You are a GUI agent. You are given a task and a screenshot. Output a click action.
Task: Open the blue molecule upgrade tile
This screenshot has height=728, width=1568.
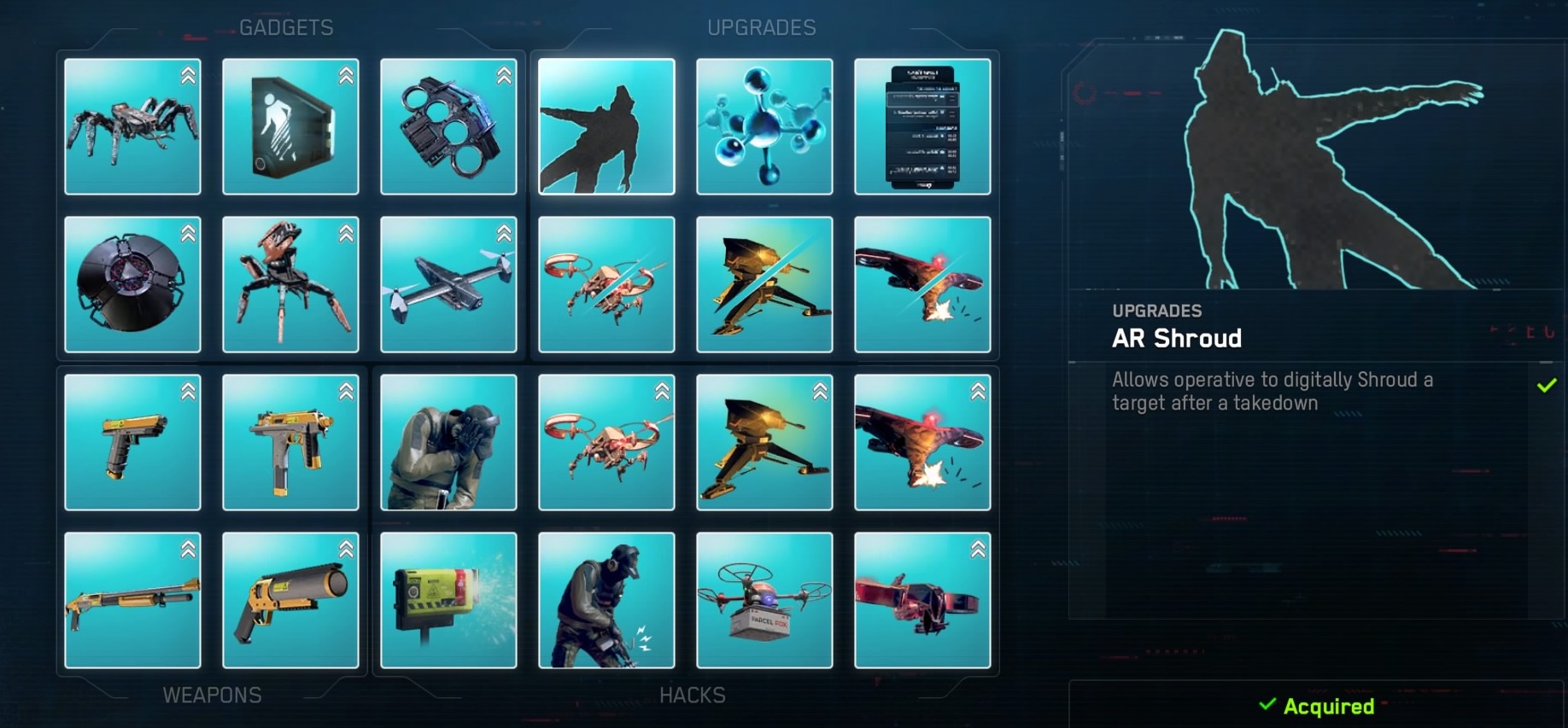coord(764,126)
